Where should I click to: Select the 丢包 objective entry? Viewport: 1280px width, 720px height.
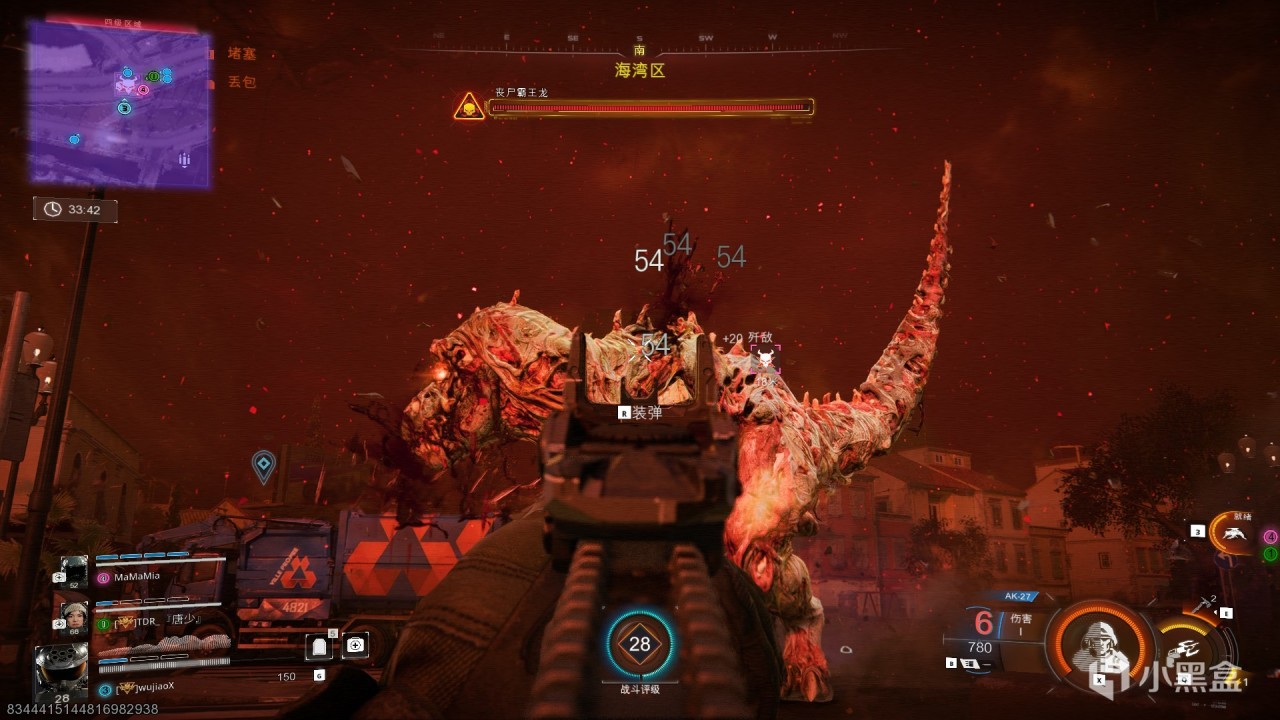click(x=241, y=82)
